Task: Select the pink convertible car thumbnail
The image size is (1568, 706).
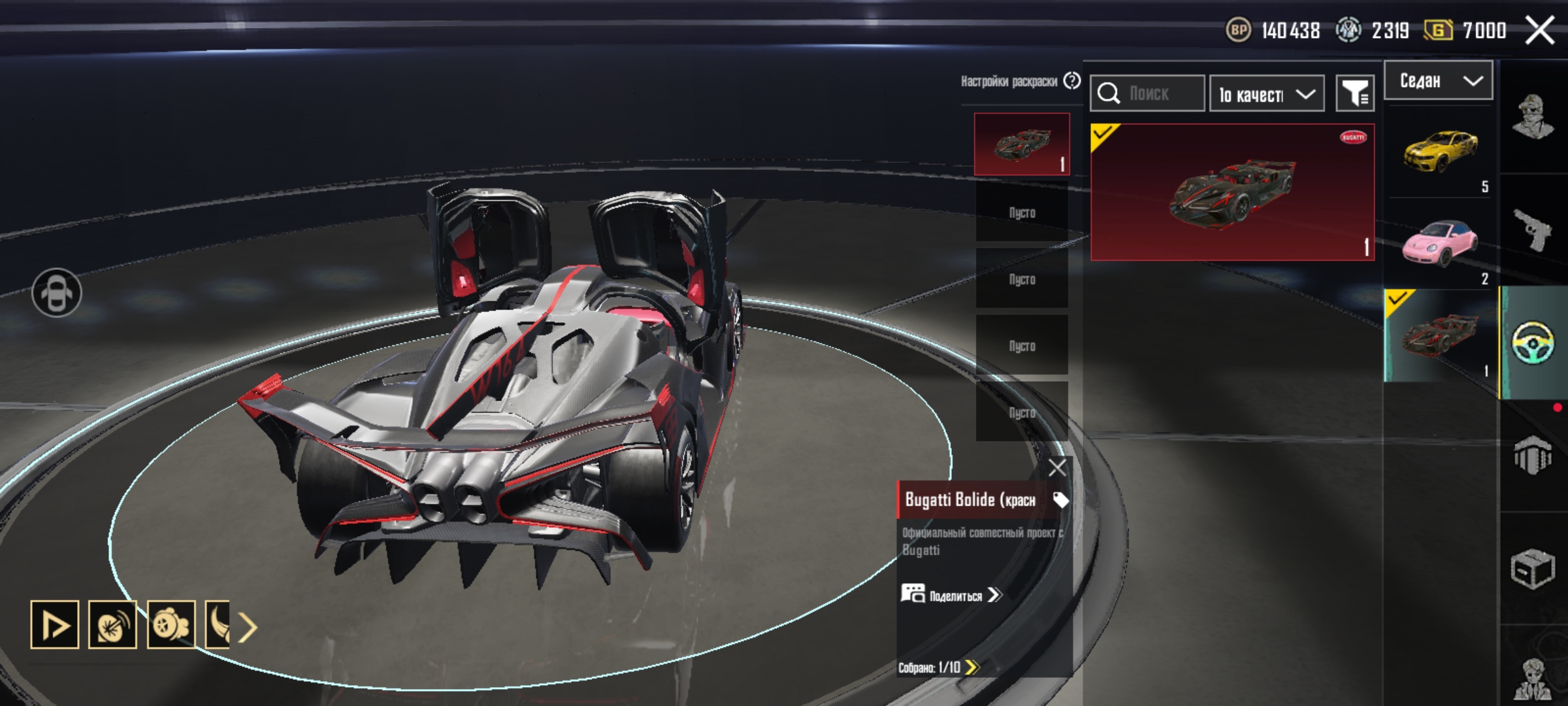Action: (x=1440, y=244)
